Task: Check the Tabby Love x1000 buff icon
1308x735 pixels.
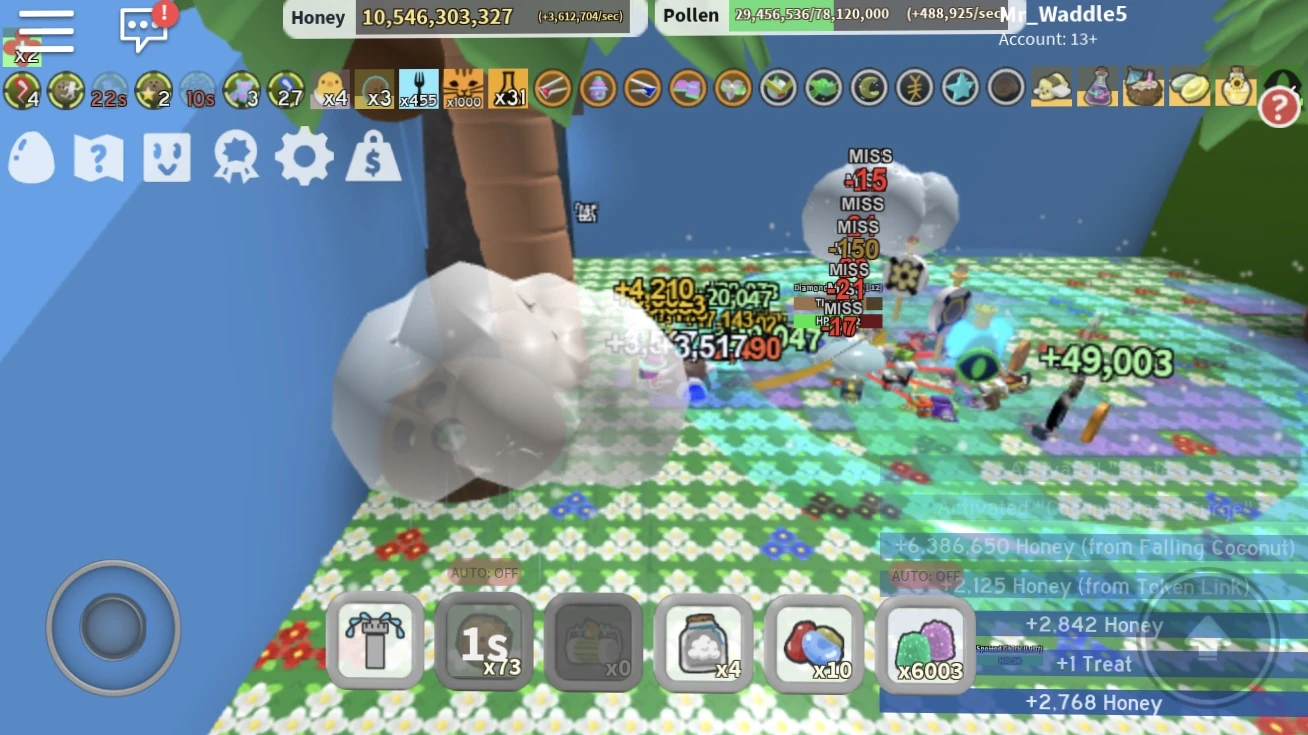Action: [x=462, y=88]
